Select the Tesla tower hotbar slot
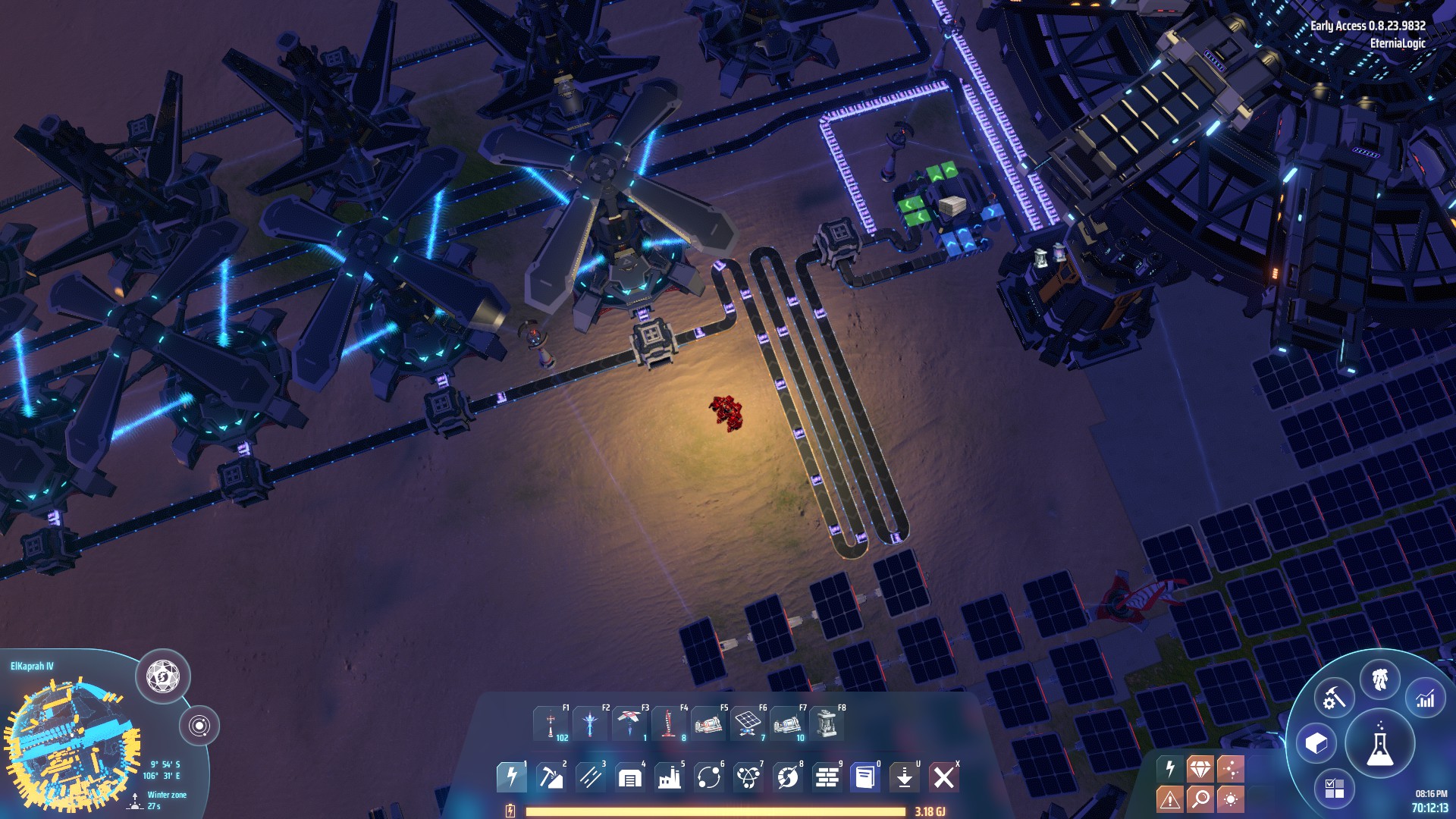Image resolution: width=1456 pixels, height=819 pixels. click(551, 724)
